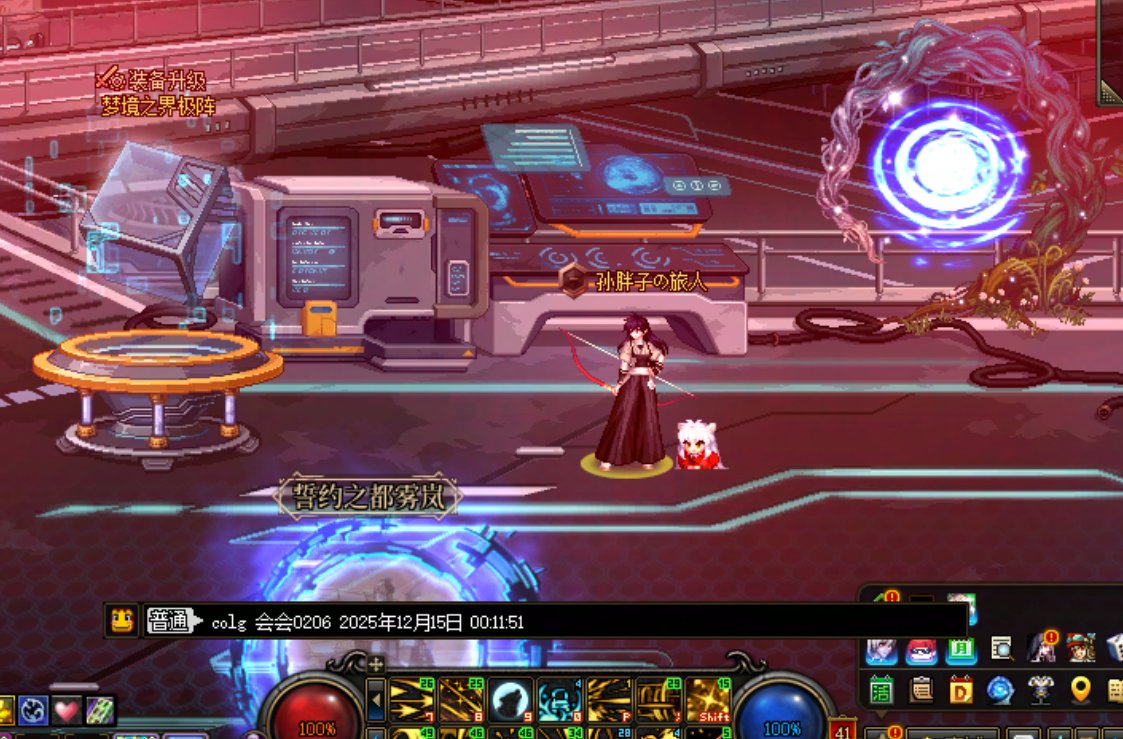Open the green 活 activity calendar

[881, 691]
